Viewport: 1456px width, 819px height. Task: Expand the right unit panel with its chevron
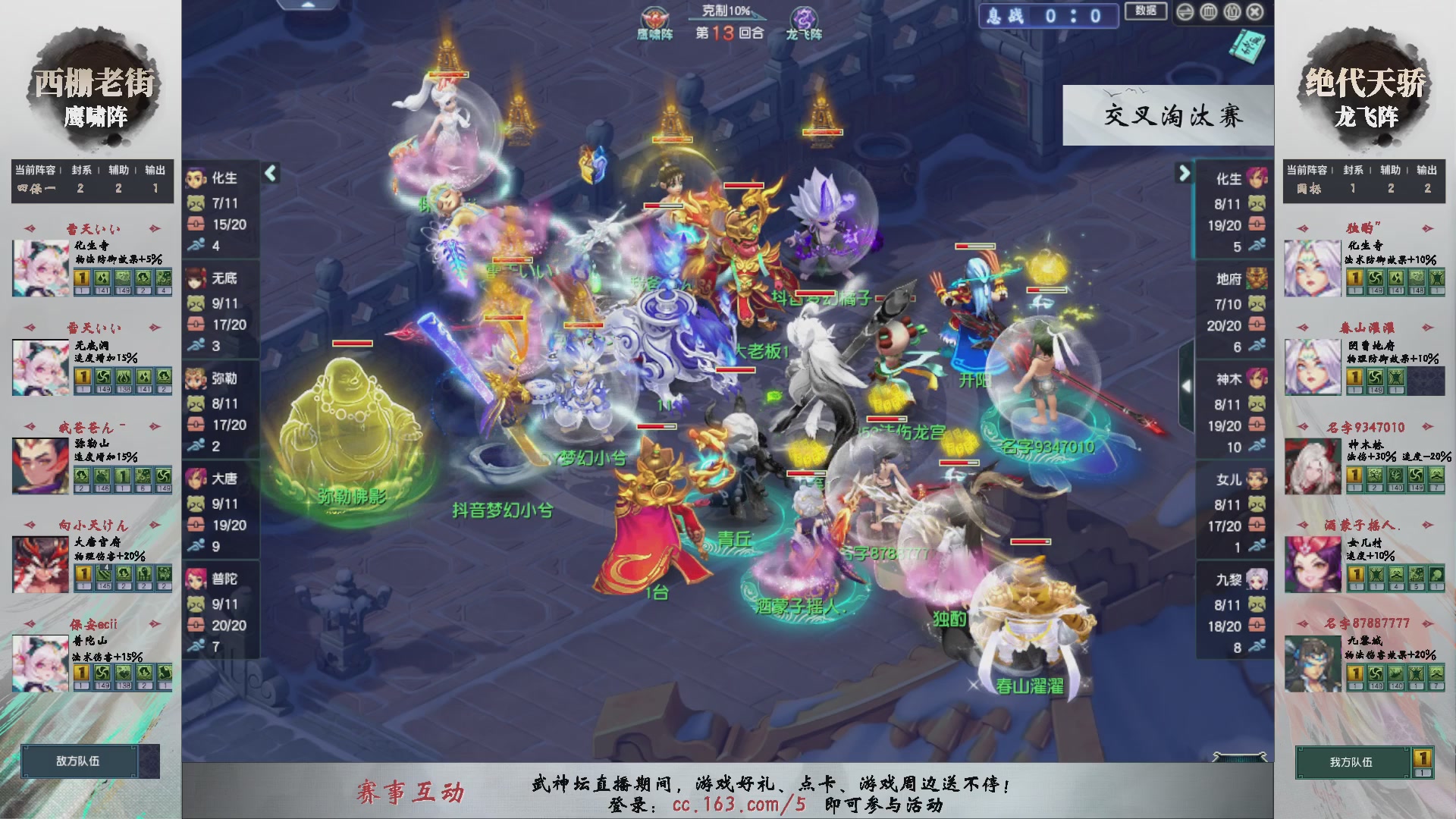click(x=1185, y=173)
